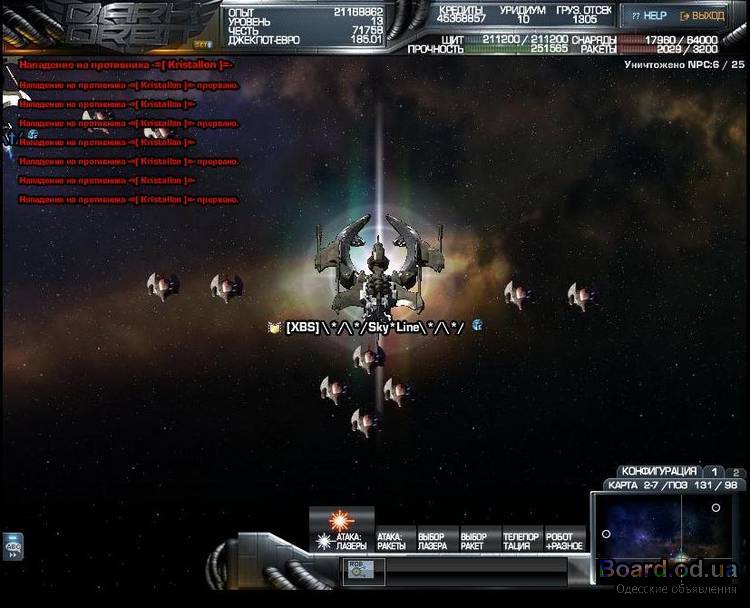The width and height of the screenshot is (750, 608).
Task: Select the ТЕЛЕПОРТАЦИЯ teleport tab
Action: 520,540
